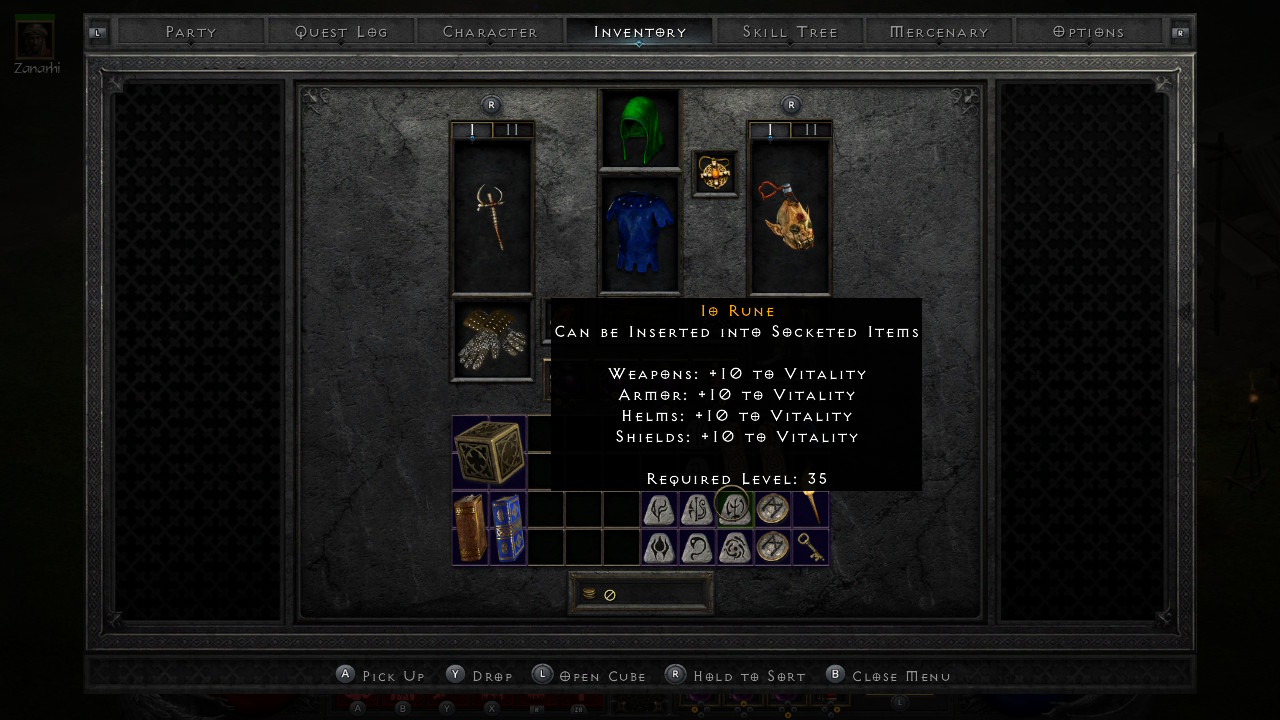The image size is (1280, 720).
Task: Select the equipped wand weapon
Action: (x=492, y=217)
